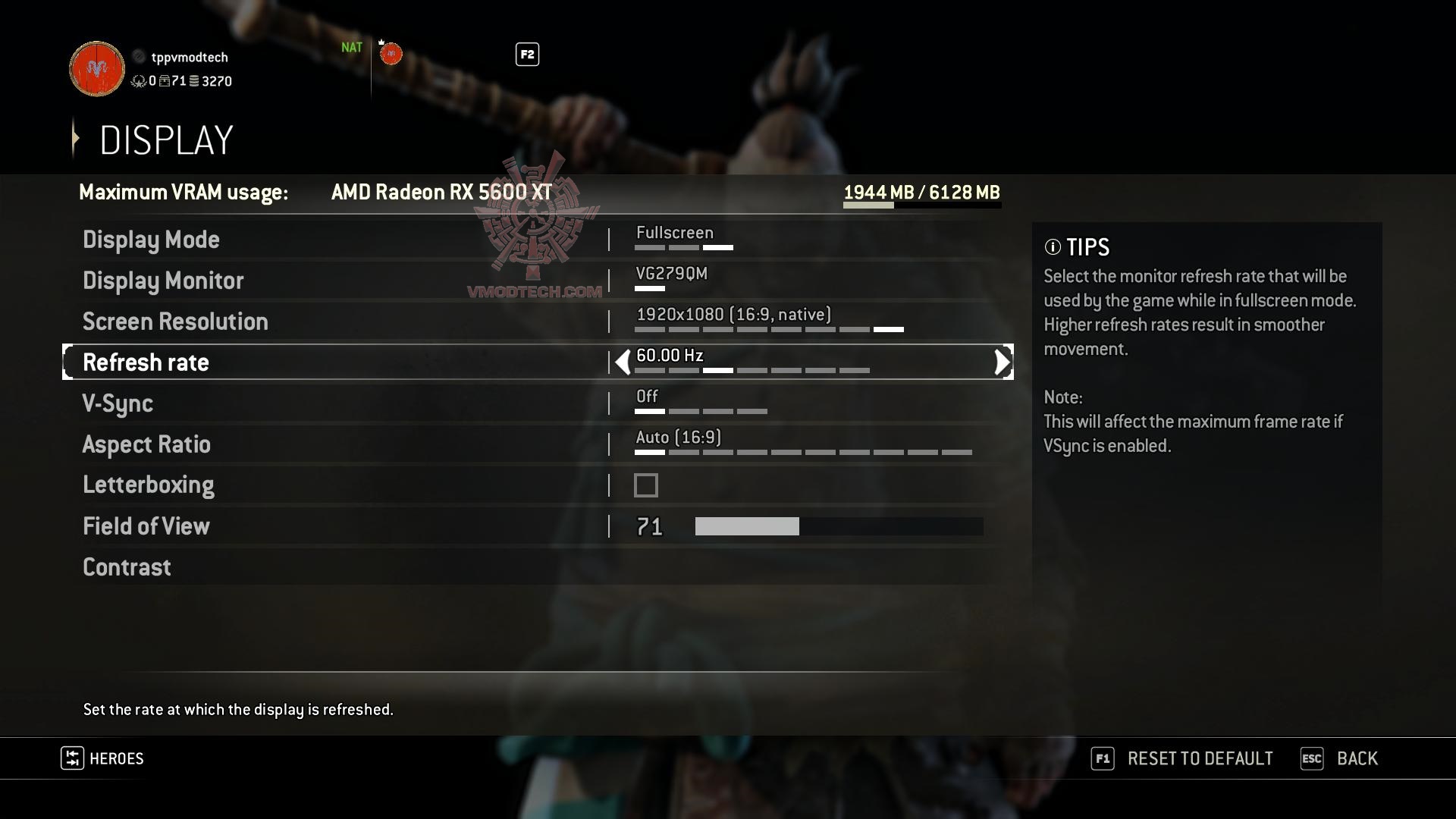Toggle the Letterboxing checkbox
The image size is (1456, 819).
[x=646, y=485]
